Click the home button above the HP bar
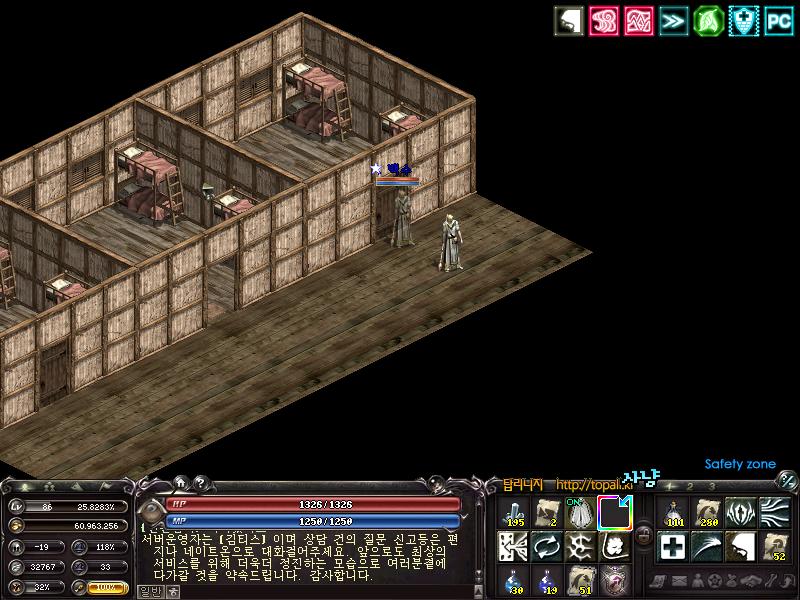 [x=181, y=483]
